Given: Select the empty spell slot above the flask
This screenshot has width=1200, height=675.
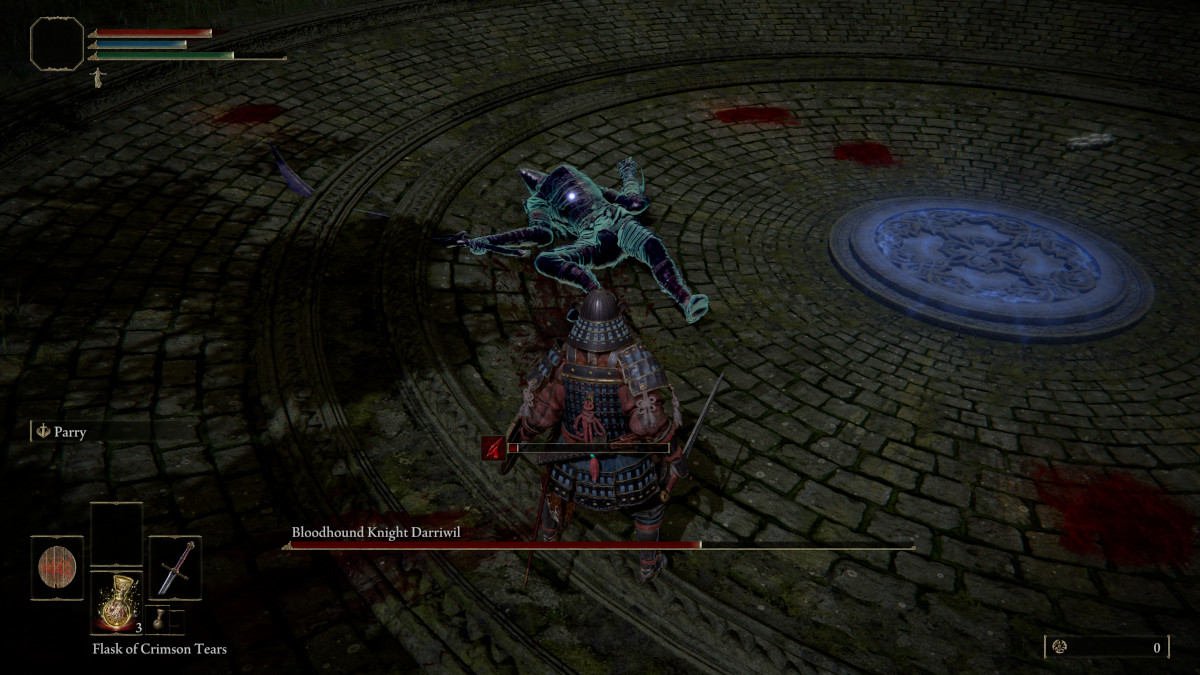Looking at the screenshot, I should 116,534.
